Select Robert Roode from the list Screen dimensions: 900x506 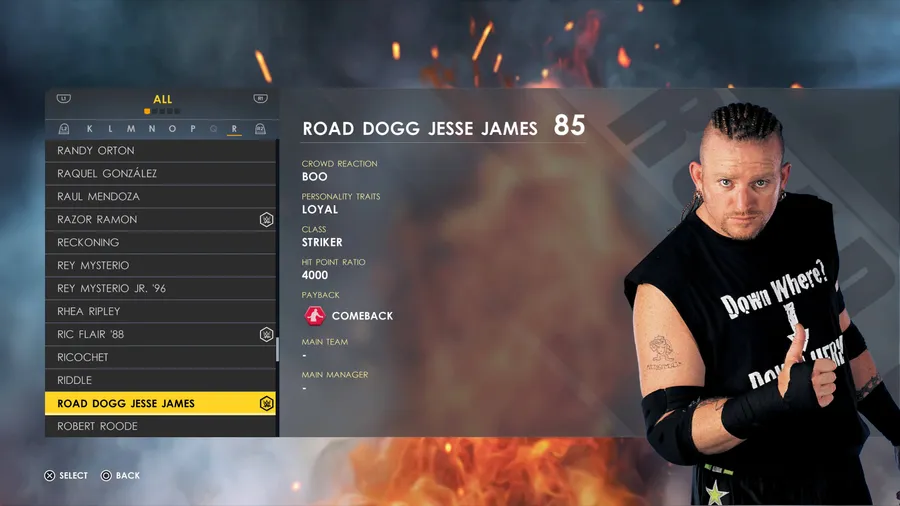click(160, 426)
